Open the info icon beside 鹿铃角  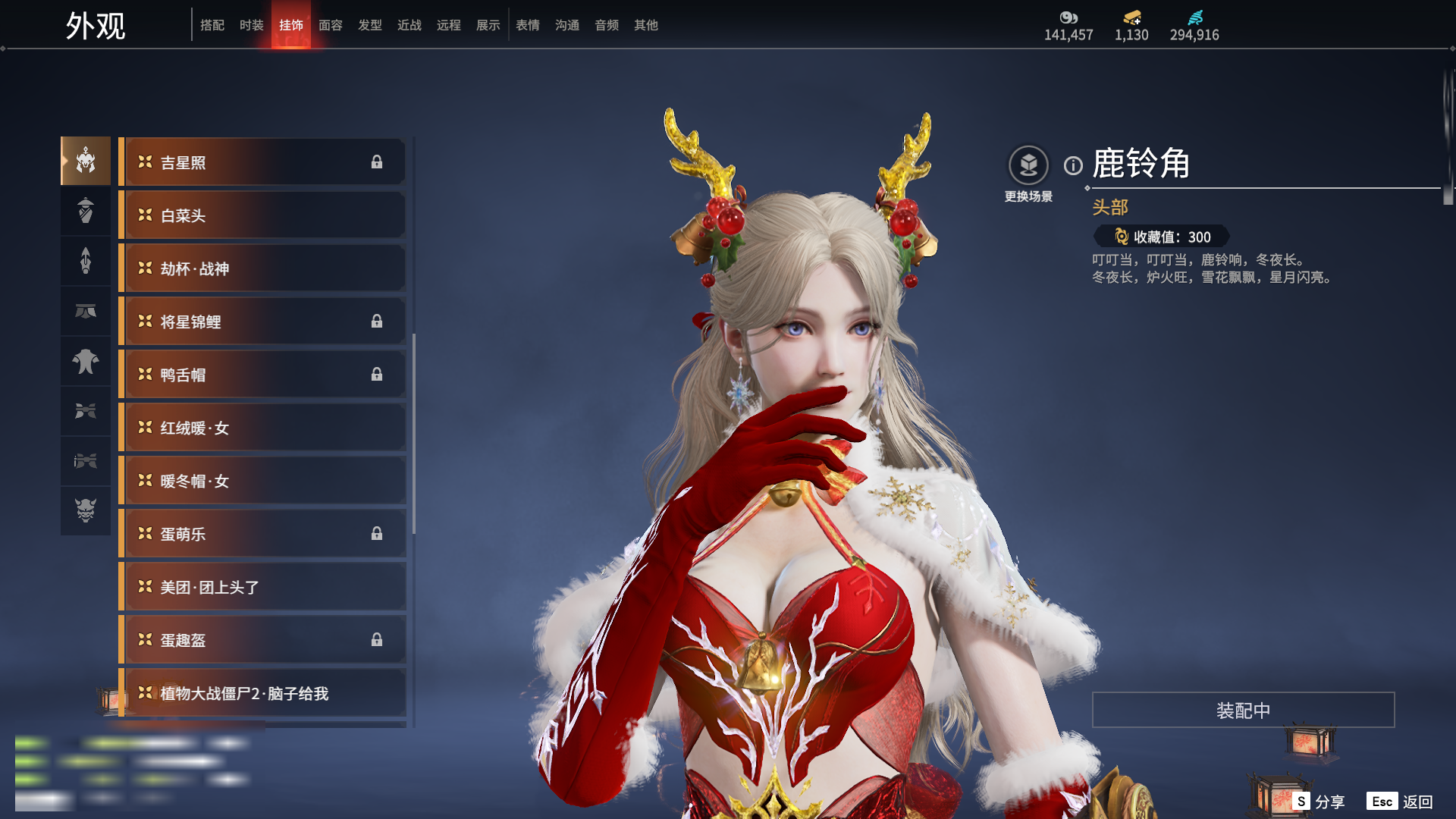pos(1073,165)
